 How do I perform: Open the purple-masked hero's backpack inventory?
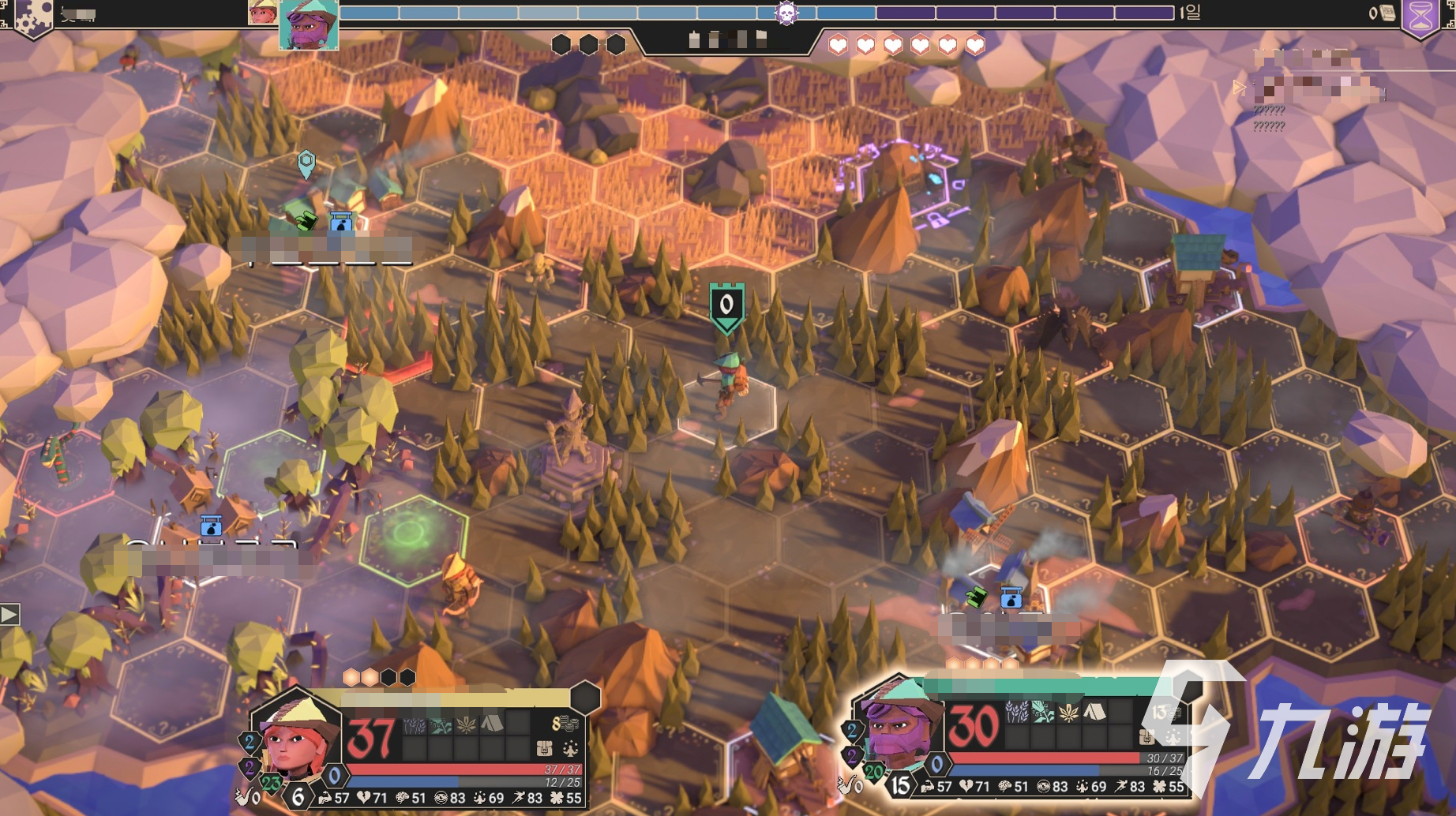click(1146, 738)
